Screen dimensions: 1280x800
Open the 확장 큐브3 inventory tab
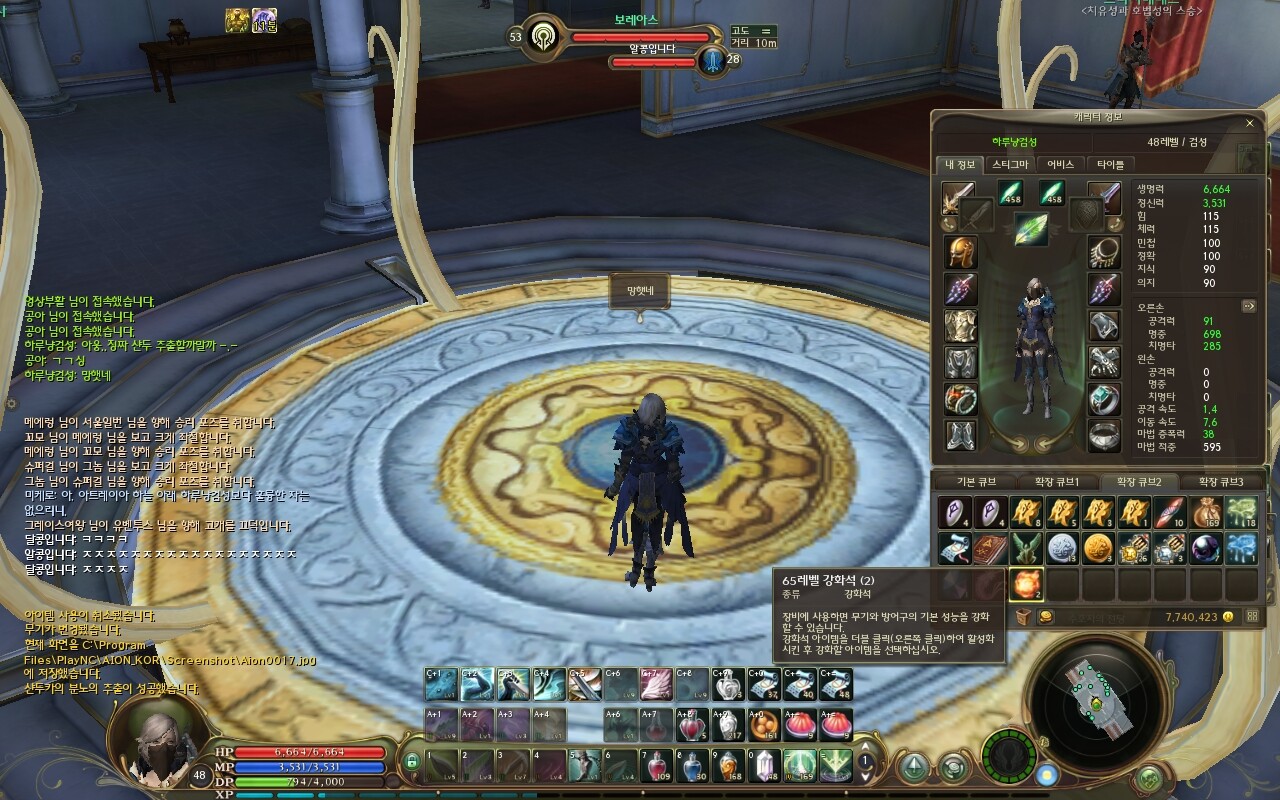coord(1221,482)
